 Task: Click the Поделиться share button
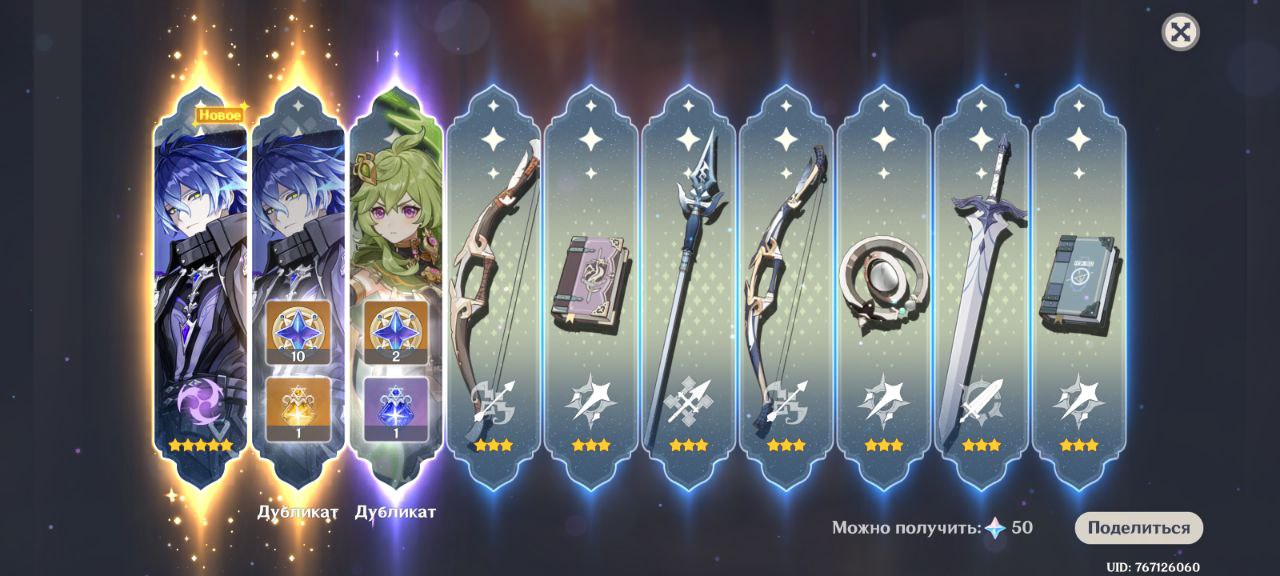[1138, 528]
